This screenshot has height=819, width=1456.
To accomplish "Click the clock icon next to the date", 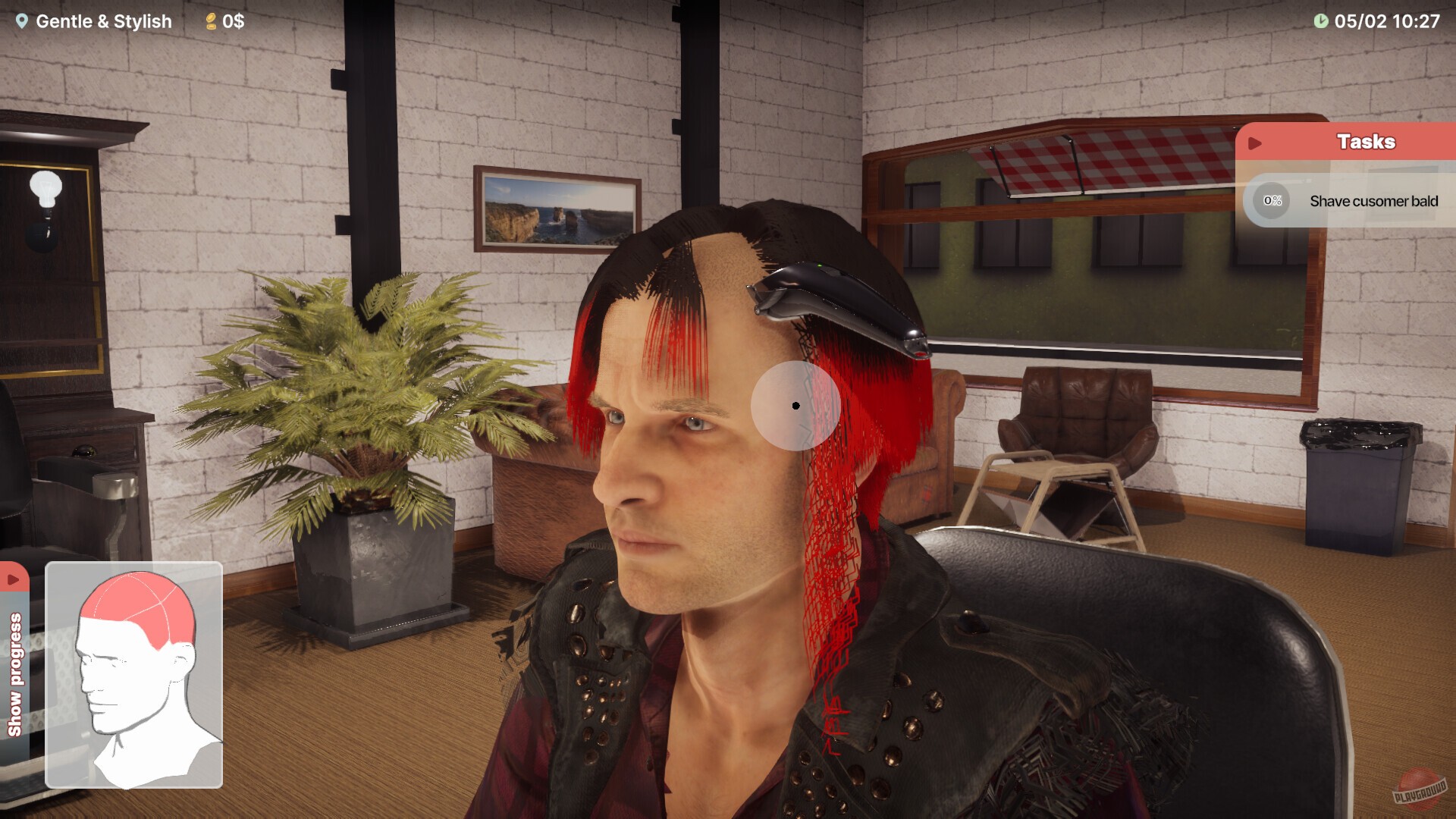I will click(x=1320, y=21).
